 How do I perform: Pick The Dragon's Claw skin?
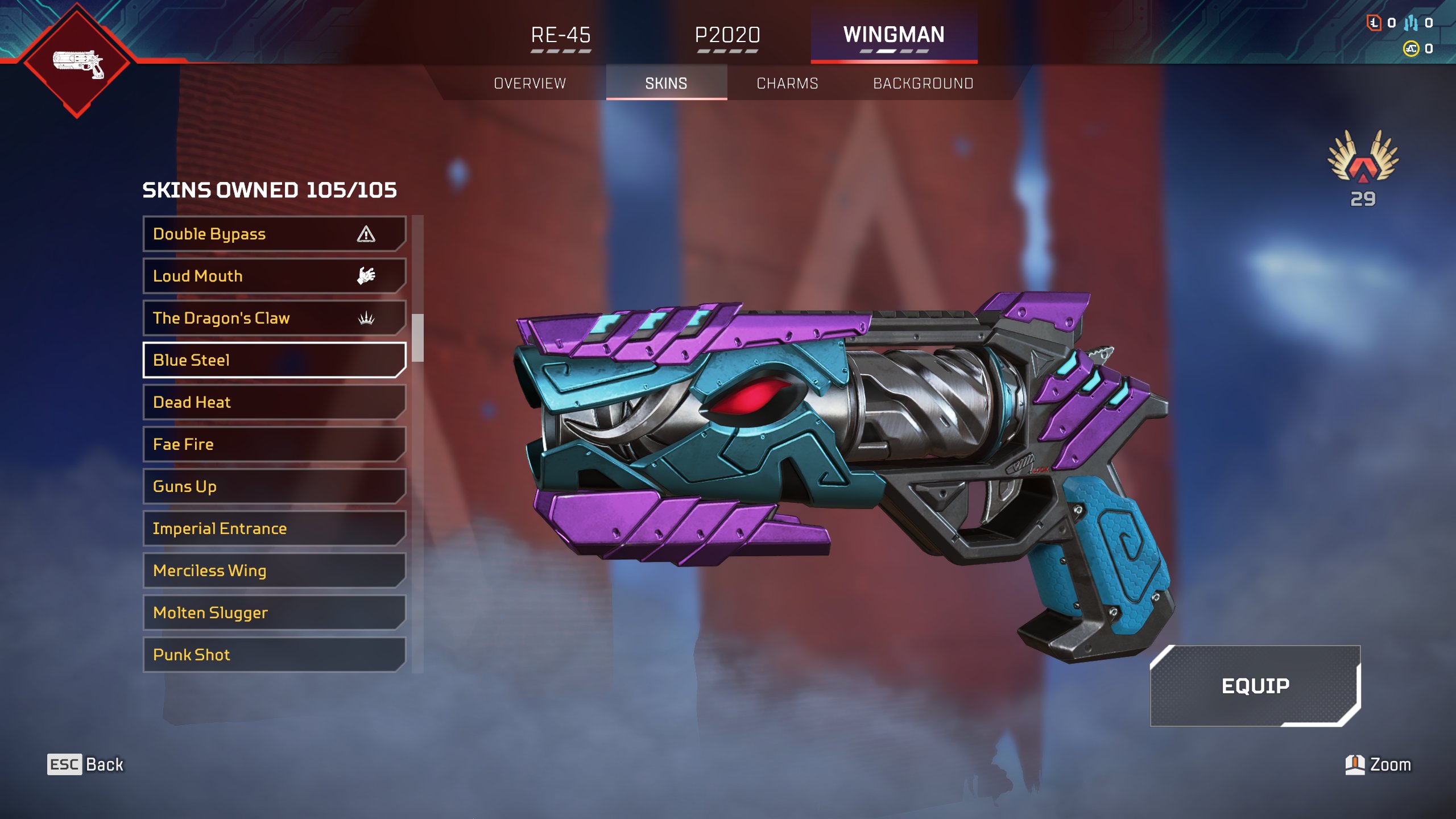point(274,318)
